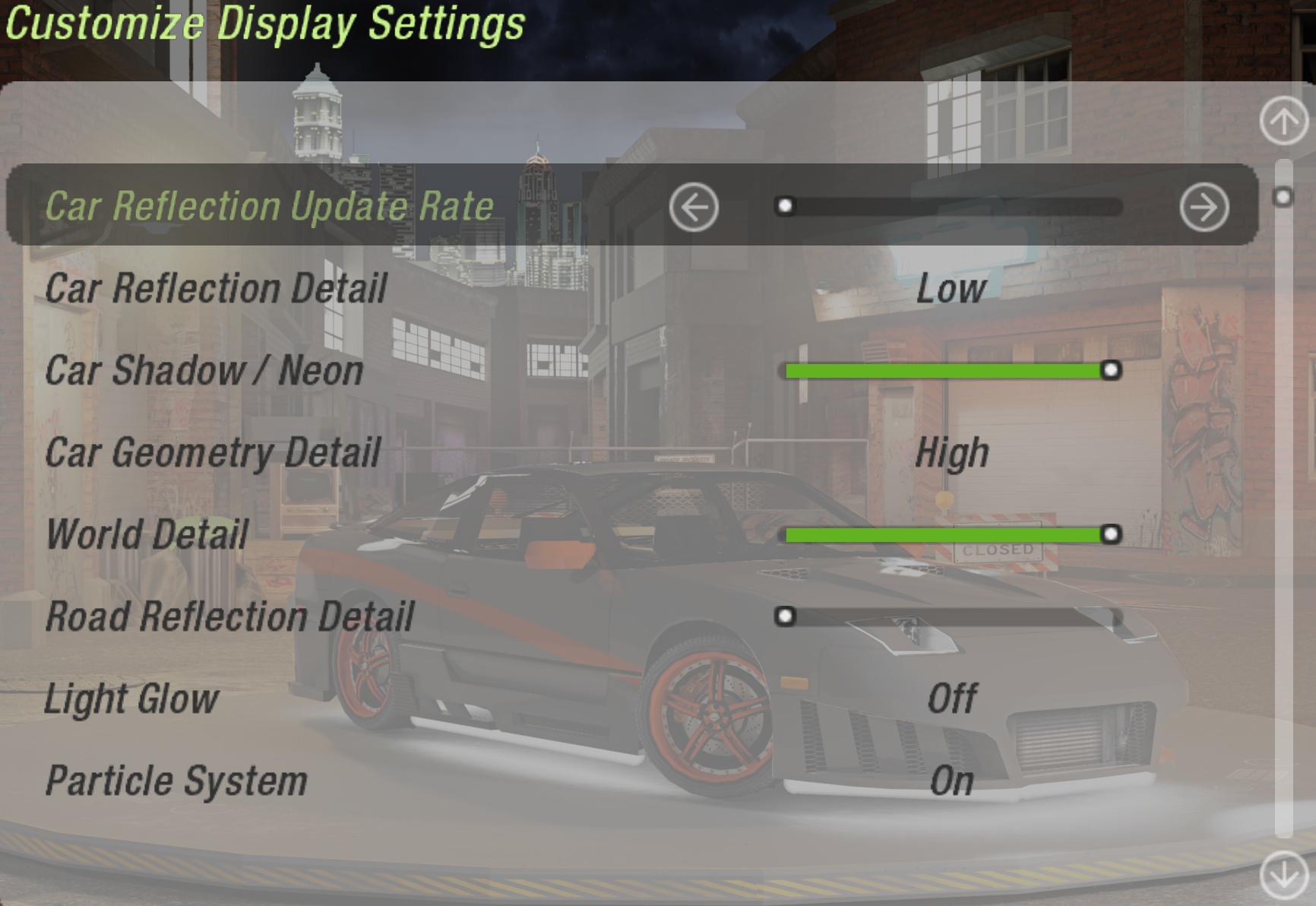This screenshot has height=906, width=1316.
Task: Select the Car Reflection Update Rate row
Action: (x=269, y=207)
